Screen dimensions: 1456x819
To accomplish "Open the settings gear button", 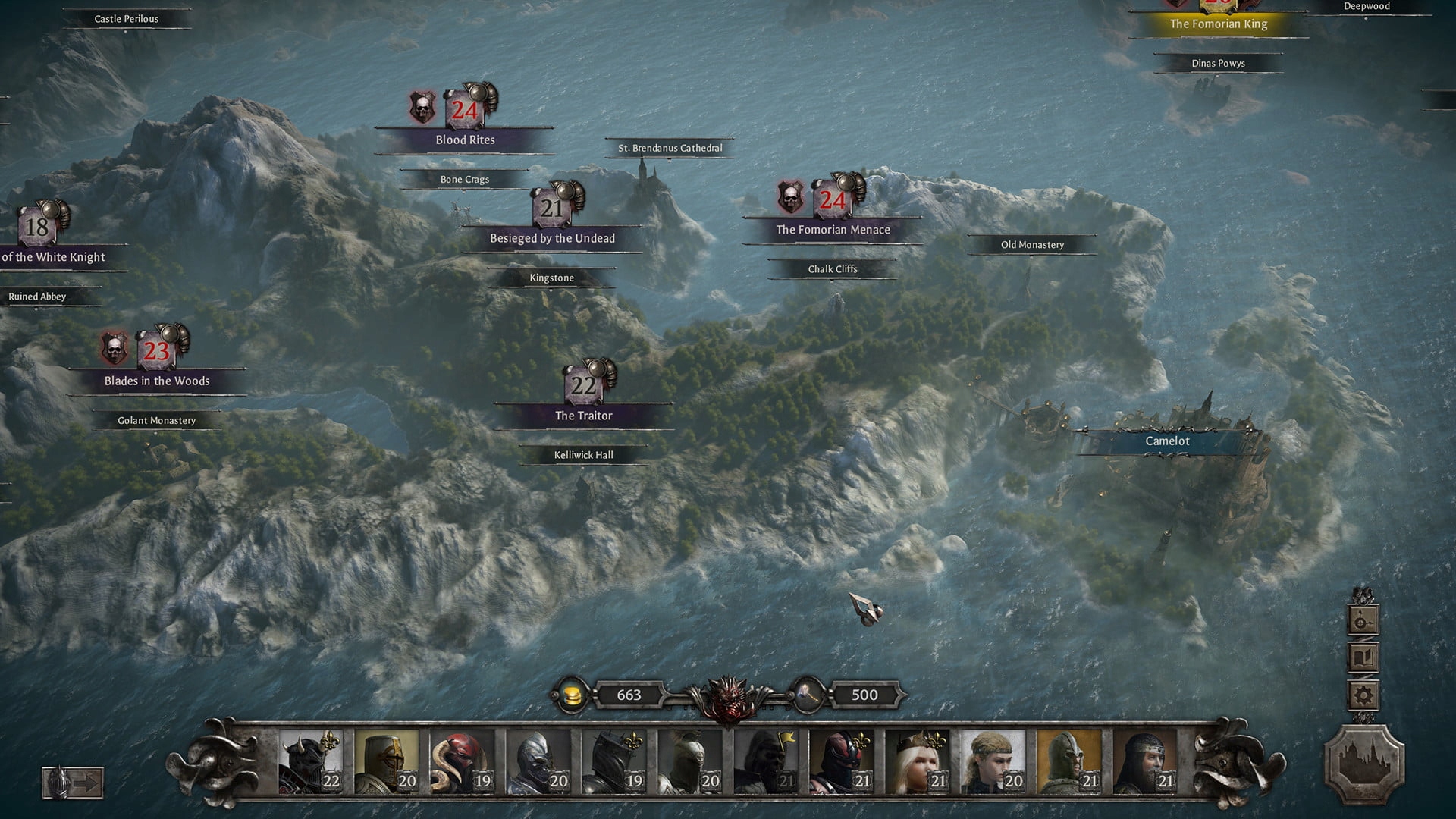I will coord(1363,695).
